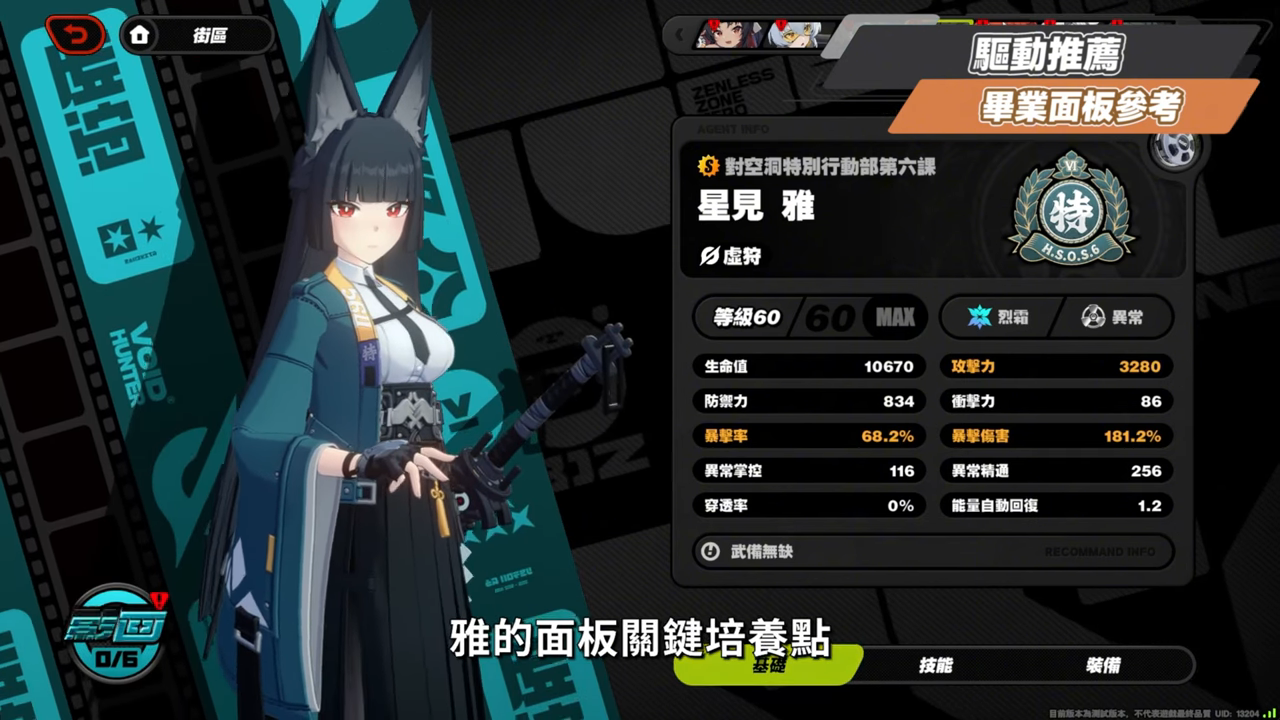Show the 異常 specialty details

point(1113,318)
